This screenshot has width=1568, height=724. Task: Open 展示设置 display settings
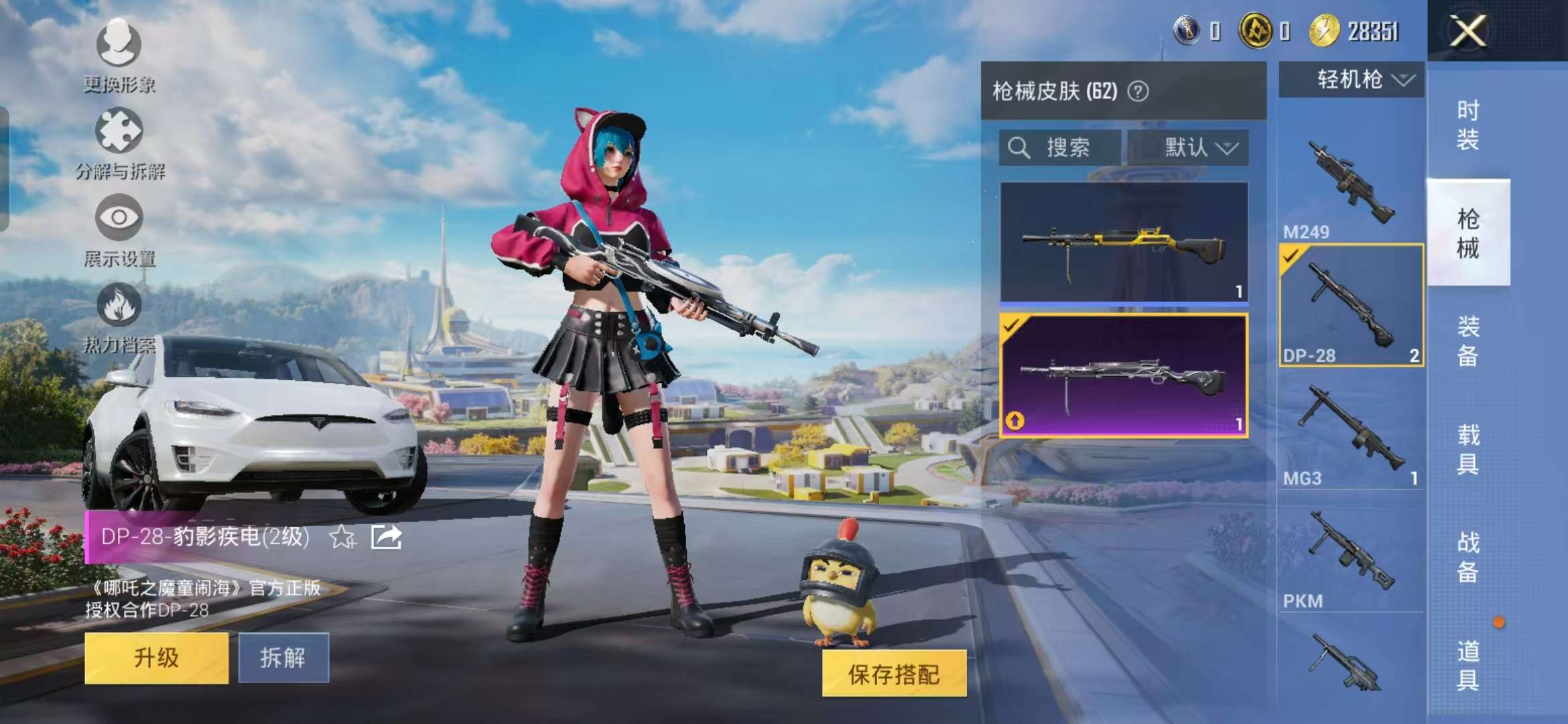click(x=119, y=229)
